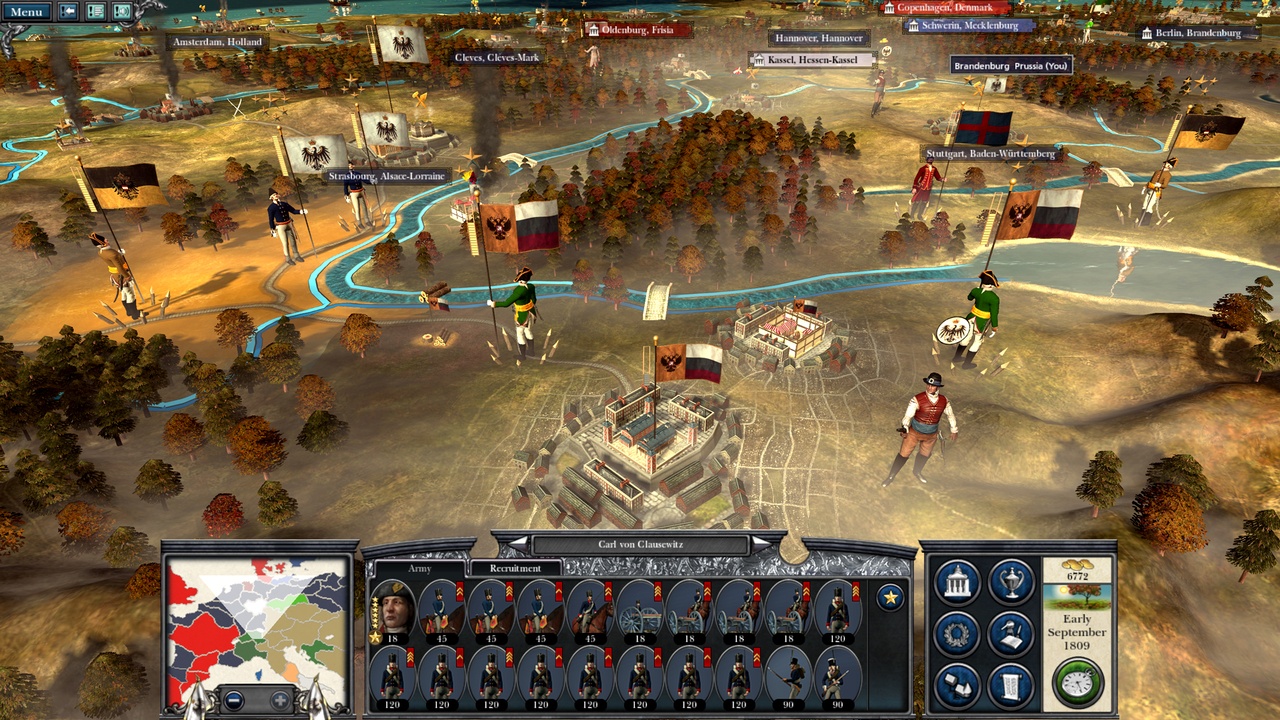Screen dimensions: 1280x720
Task: Open the trophy objectives panel icon
Action: (1011, 583)
